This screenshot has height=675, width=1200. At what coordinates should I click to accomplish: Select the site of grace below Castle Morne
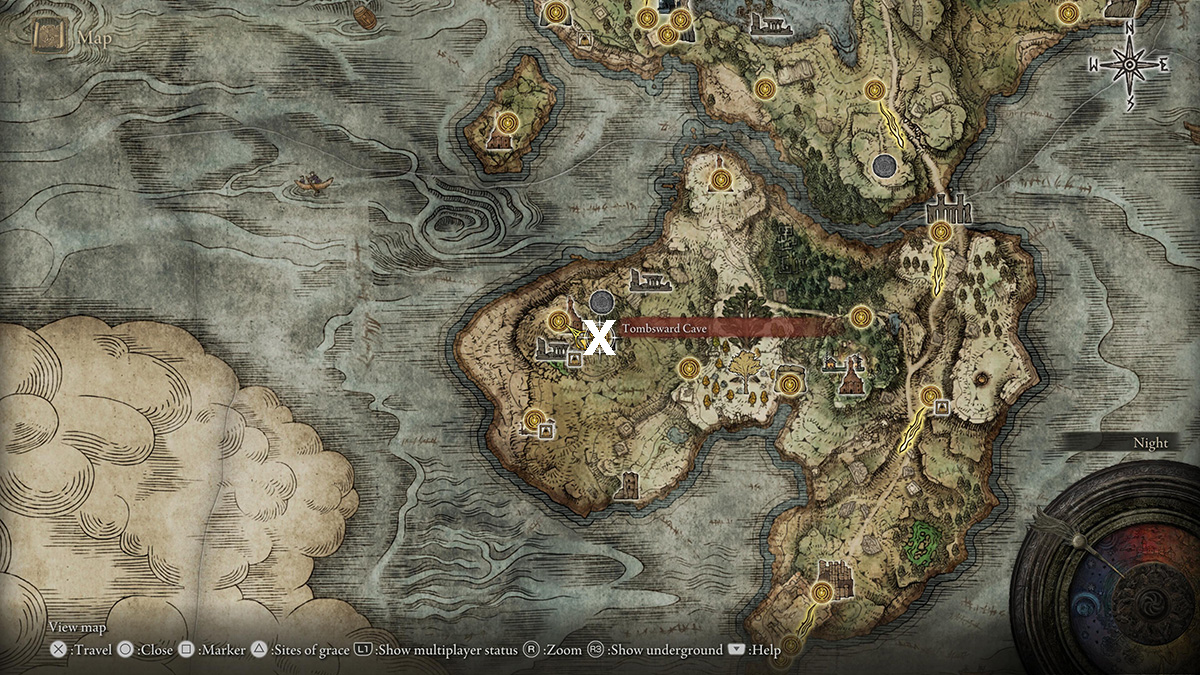click(x=822, y=593)
